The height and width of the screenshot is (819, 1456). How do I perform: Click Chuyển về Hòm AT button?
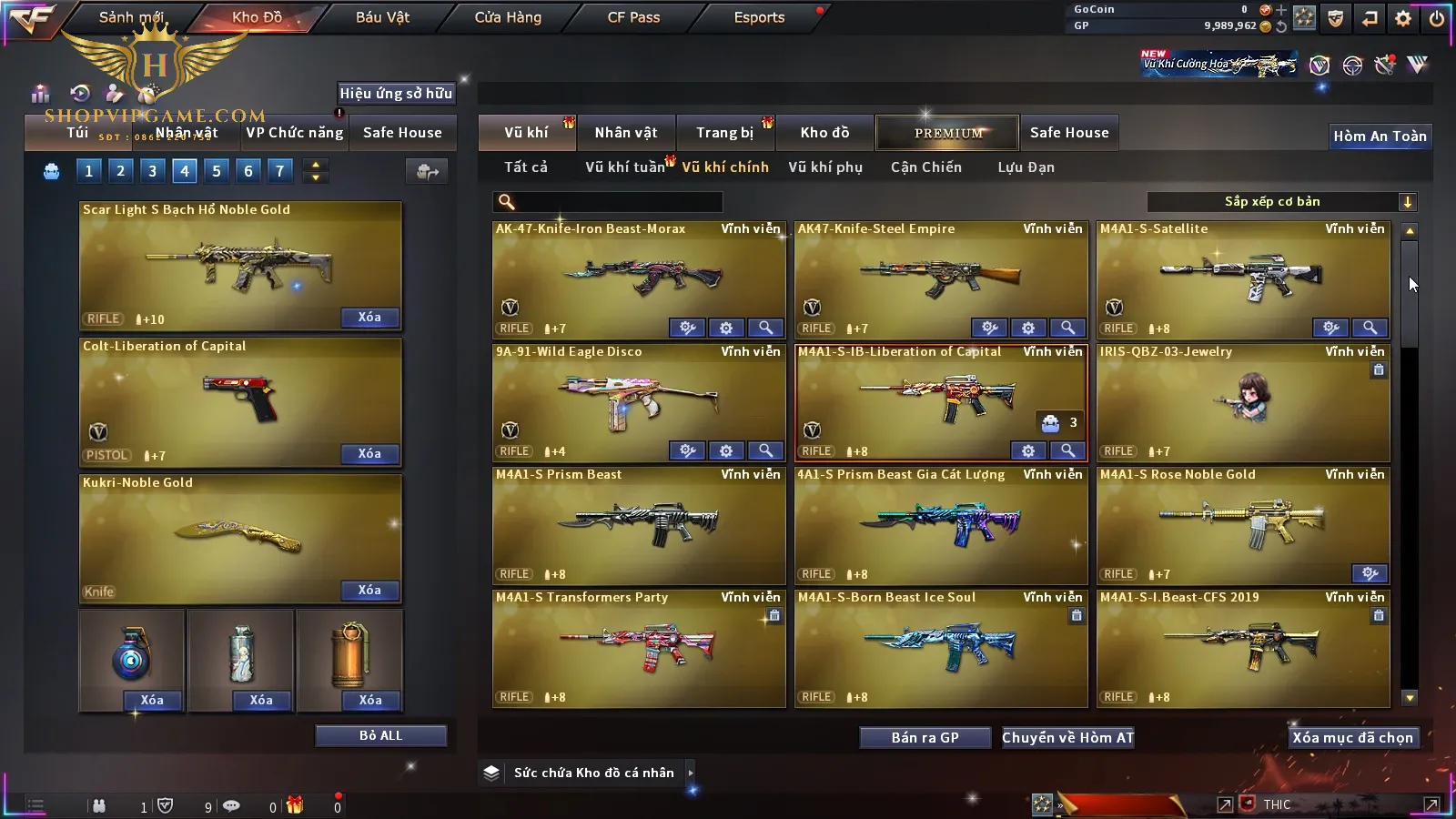pos(1067,738)
